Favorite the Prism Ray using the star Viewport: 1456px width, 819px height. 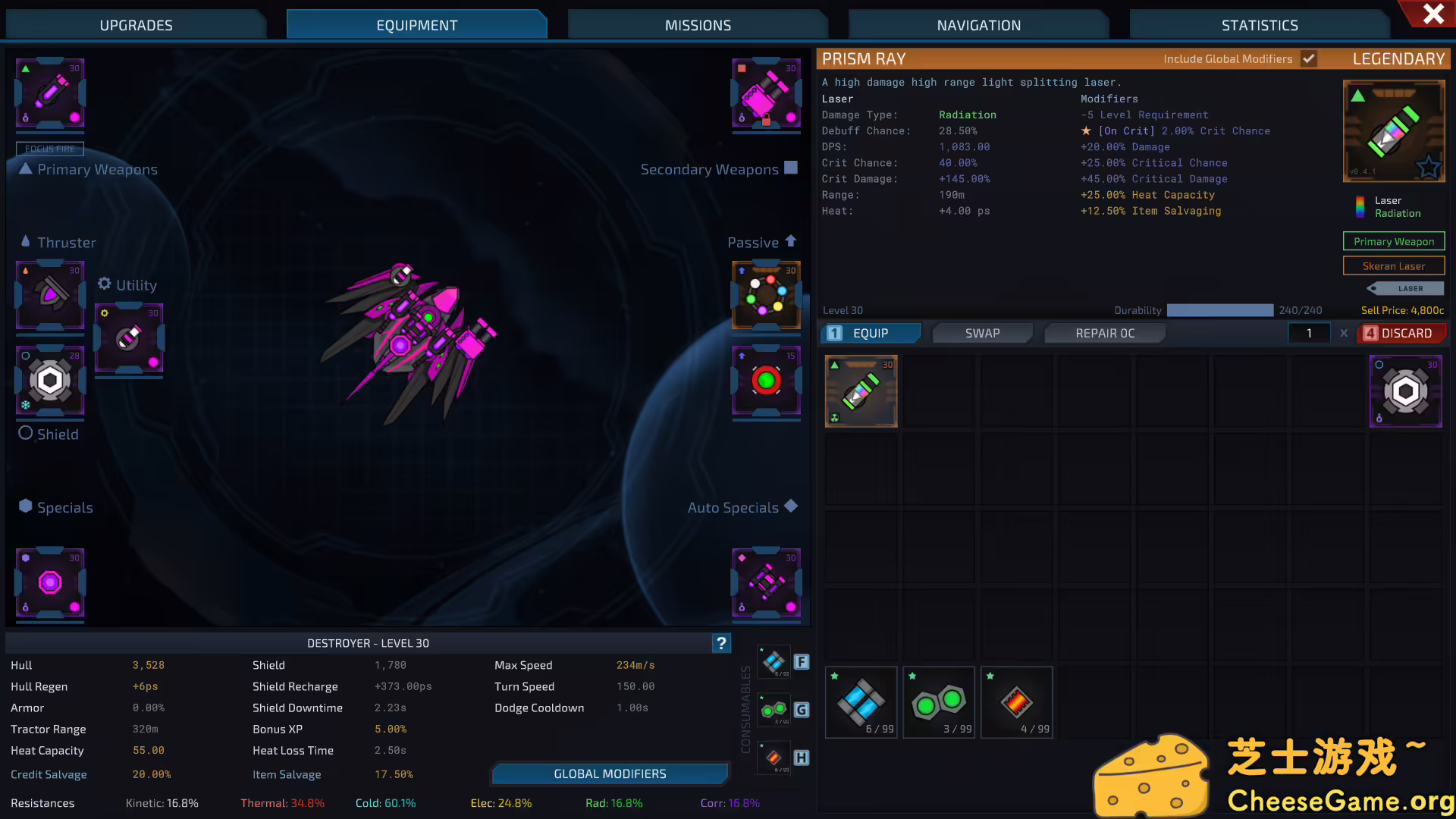click(1429, 168)
